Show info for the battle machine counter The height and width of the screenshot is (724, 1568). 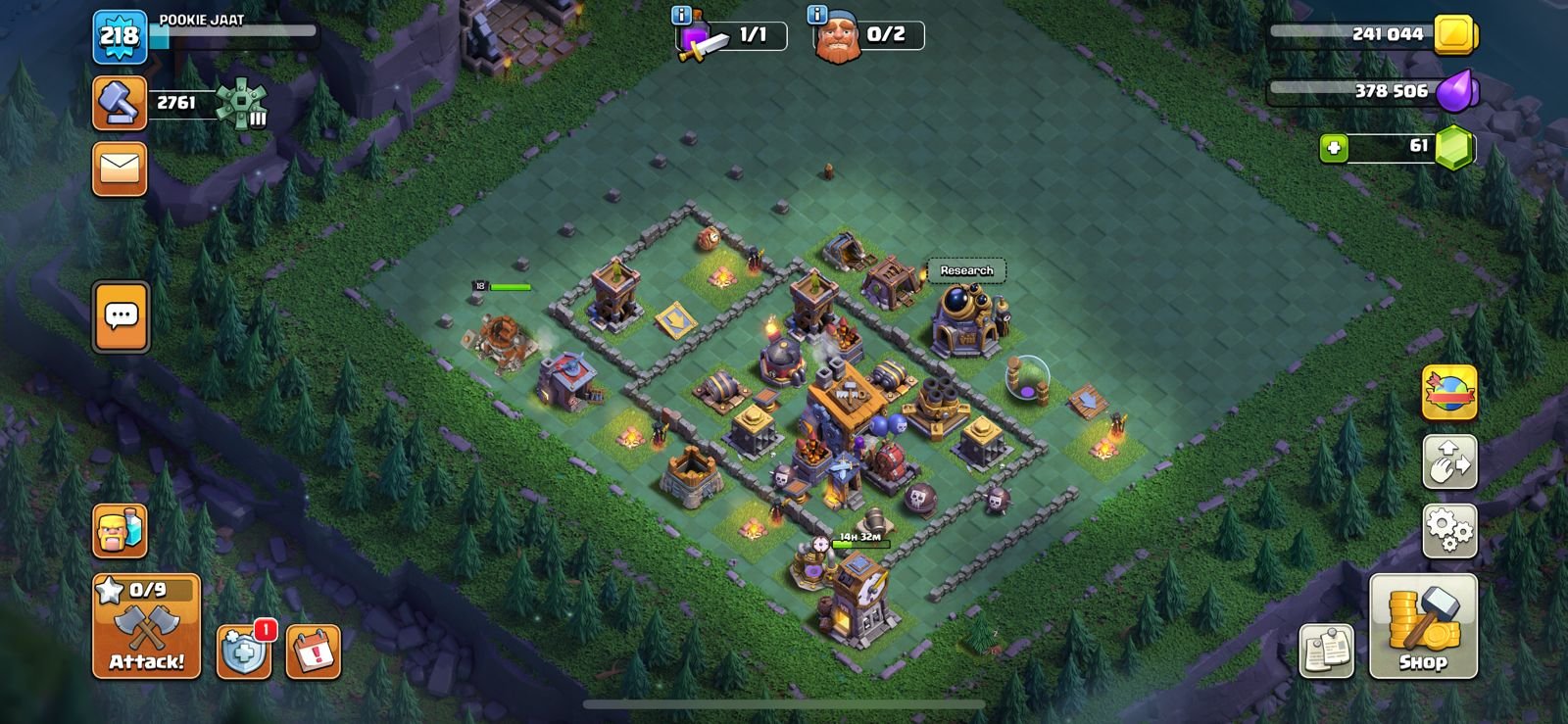pyautogui.click(x=683, y=15)
